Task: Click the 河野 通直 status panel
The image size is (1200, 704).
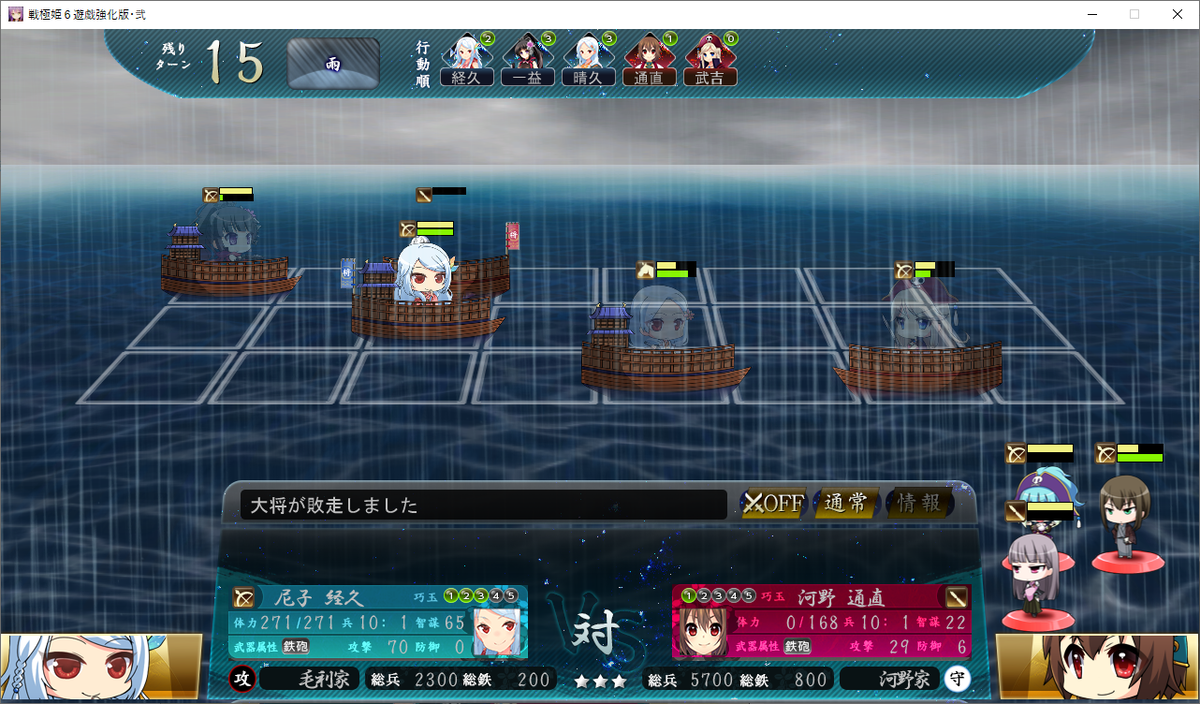Action: tap(820, 621)
